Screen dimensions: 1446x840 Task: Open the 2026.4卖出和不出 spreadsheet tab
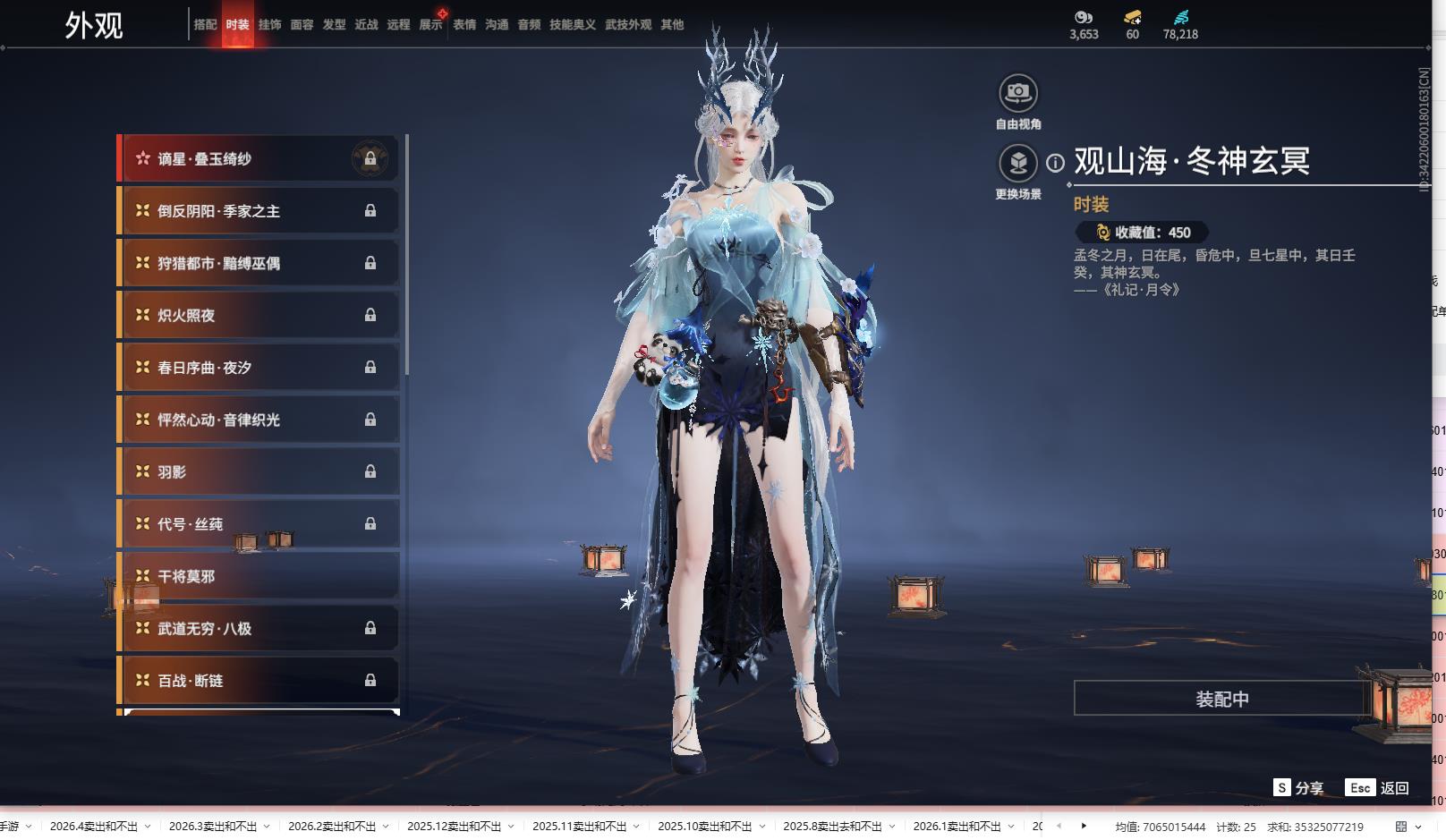(94, 827)
